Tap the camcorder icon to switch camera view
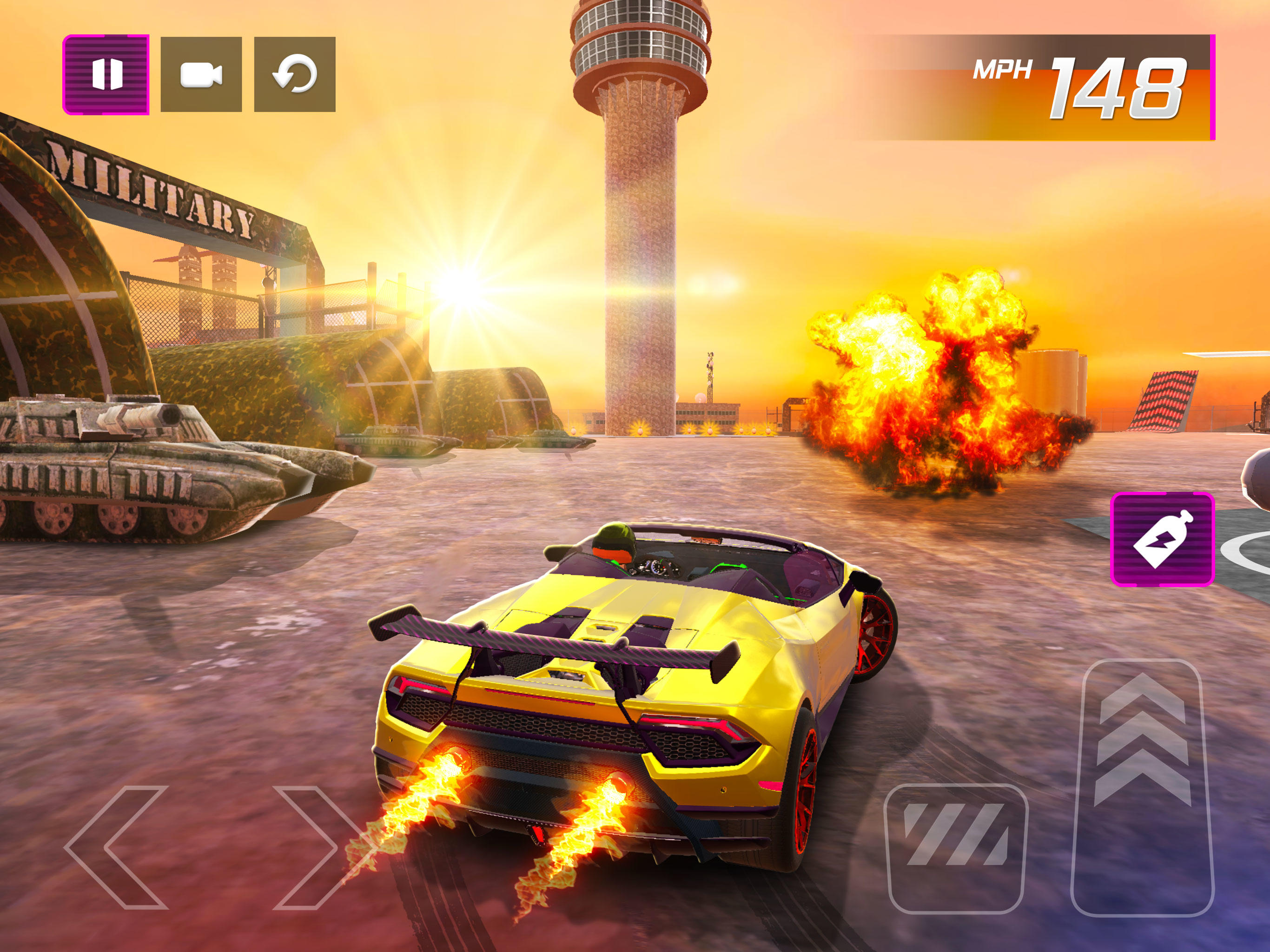The image size is (1270, 952). click(x=201, y=73)
